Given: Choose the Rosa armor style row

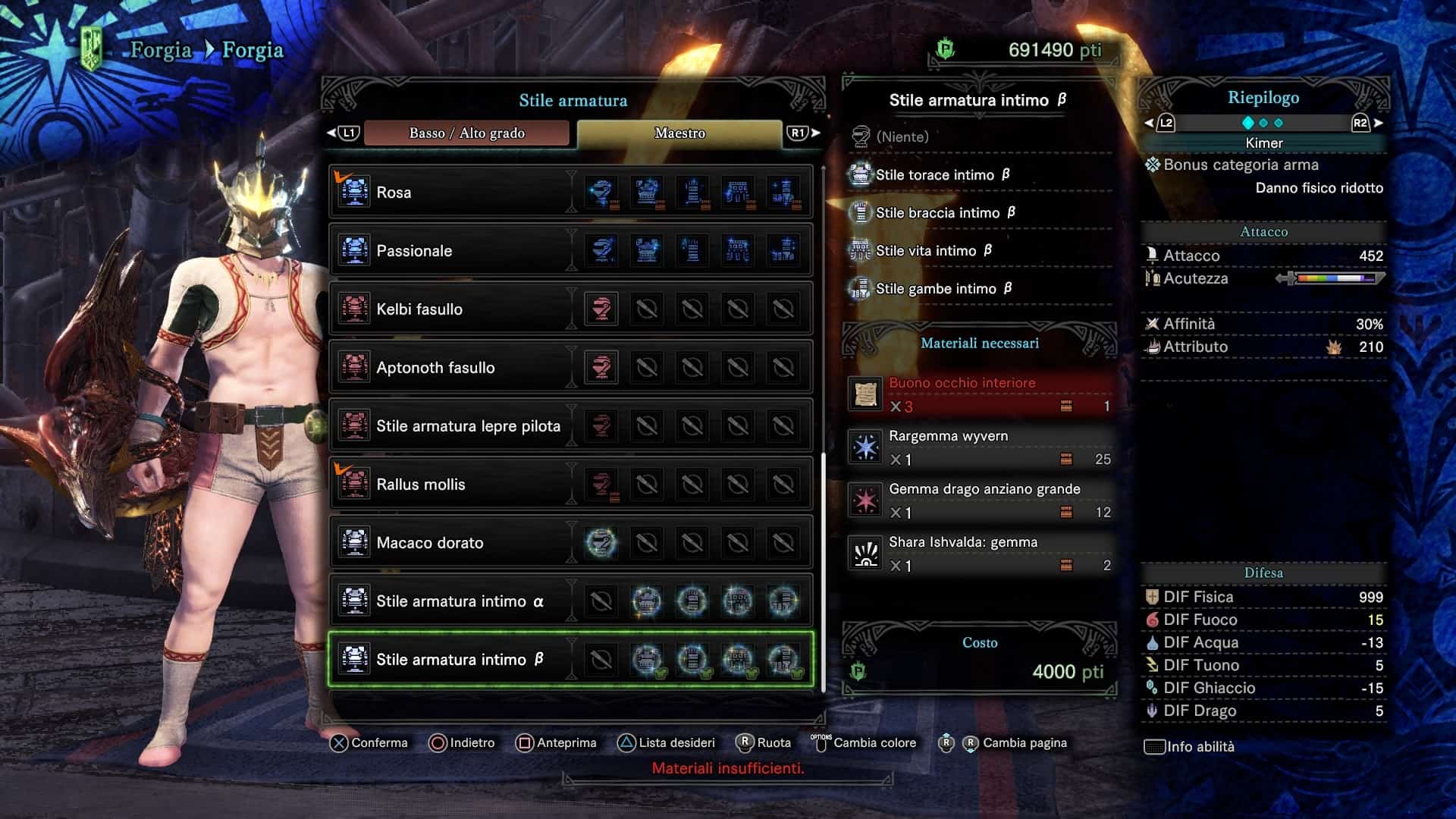Looking at the screenshot, I should tap(455, 193).
